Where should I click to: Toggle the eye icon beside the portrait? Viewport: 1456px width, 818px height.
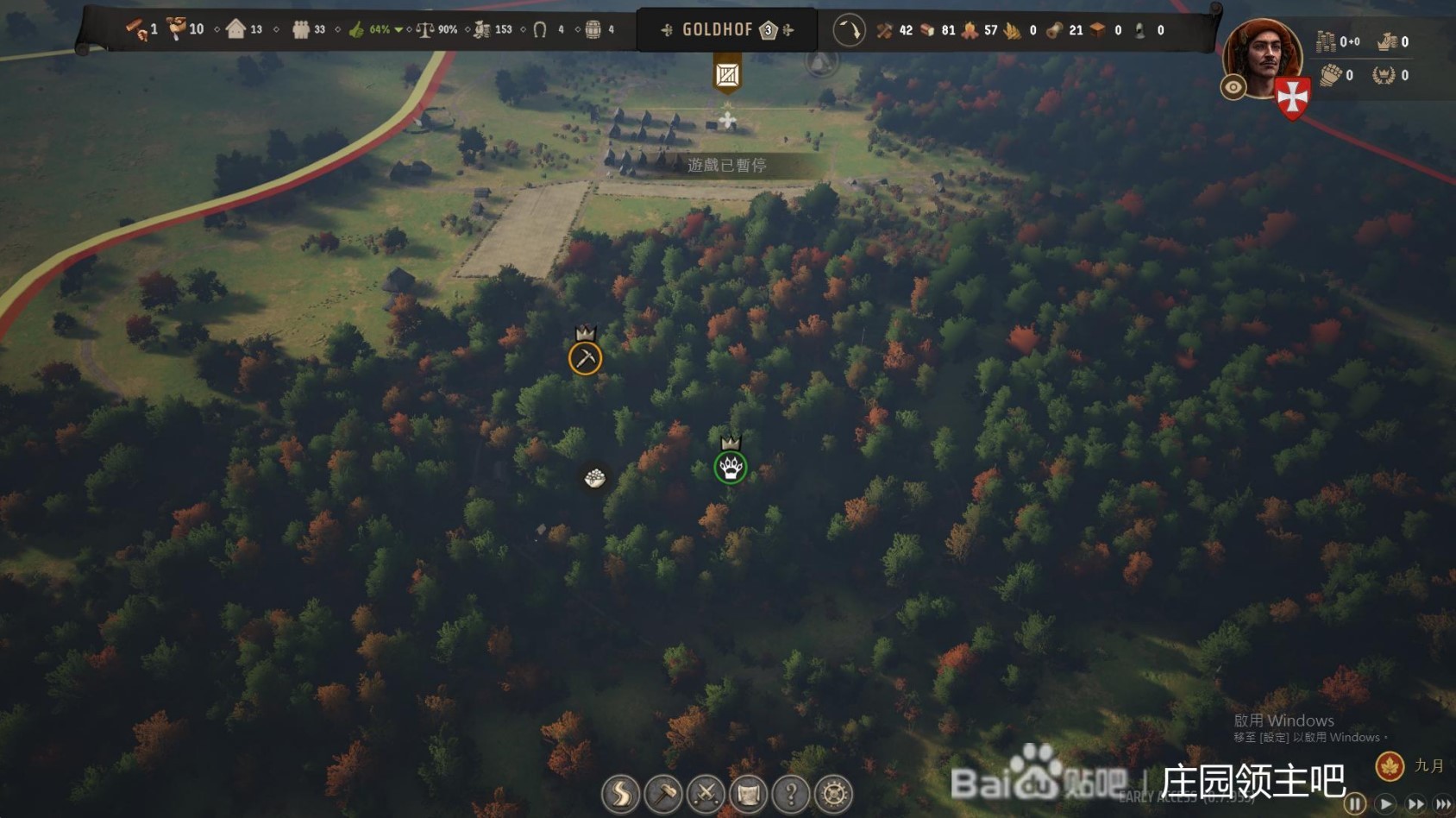point(1233,87)
